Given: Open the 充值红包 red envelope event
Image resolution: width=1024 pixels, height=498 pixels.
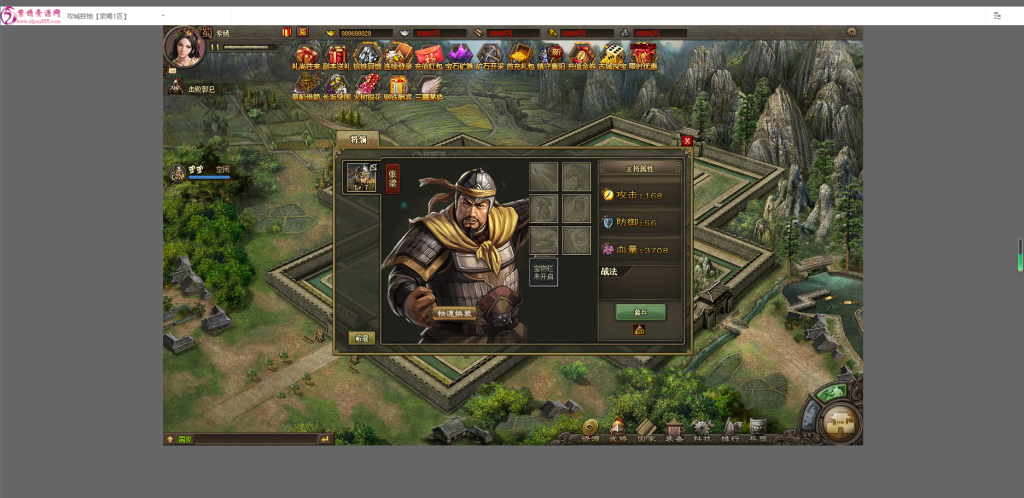Looking at the screenshot, I should (429, 54).
